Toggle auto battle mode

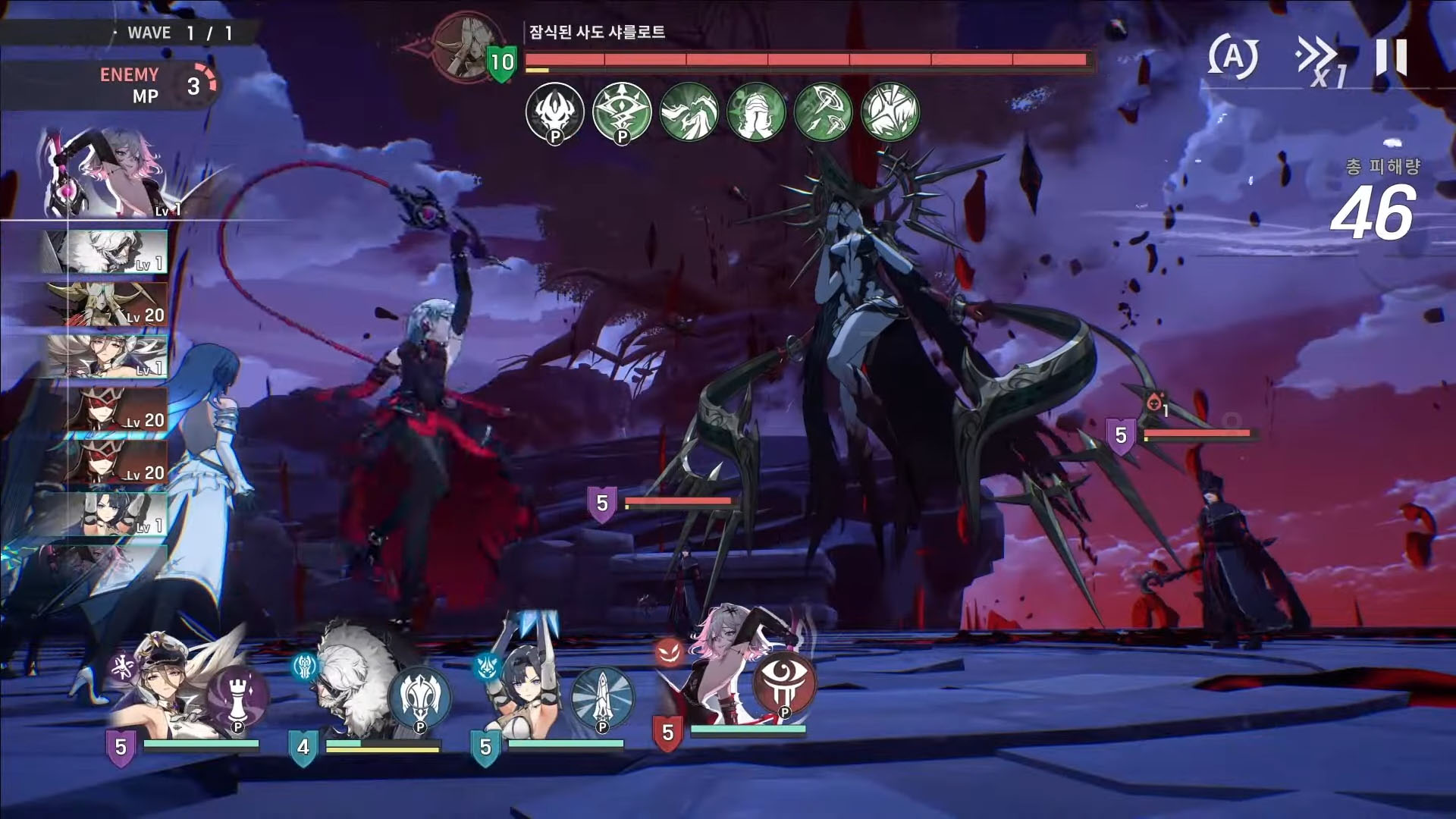click(1233, 57)
